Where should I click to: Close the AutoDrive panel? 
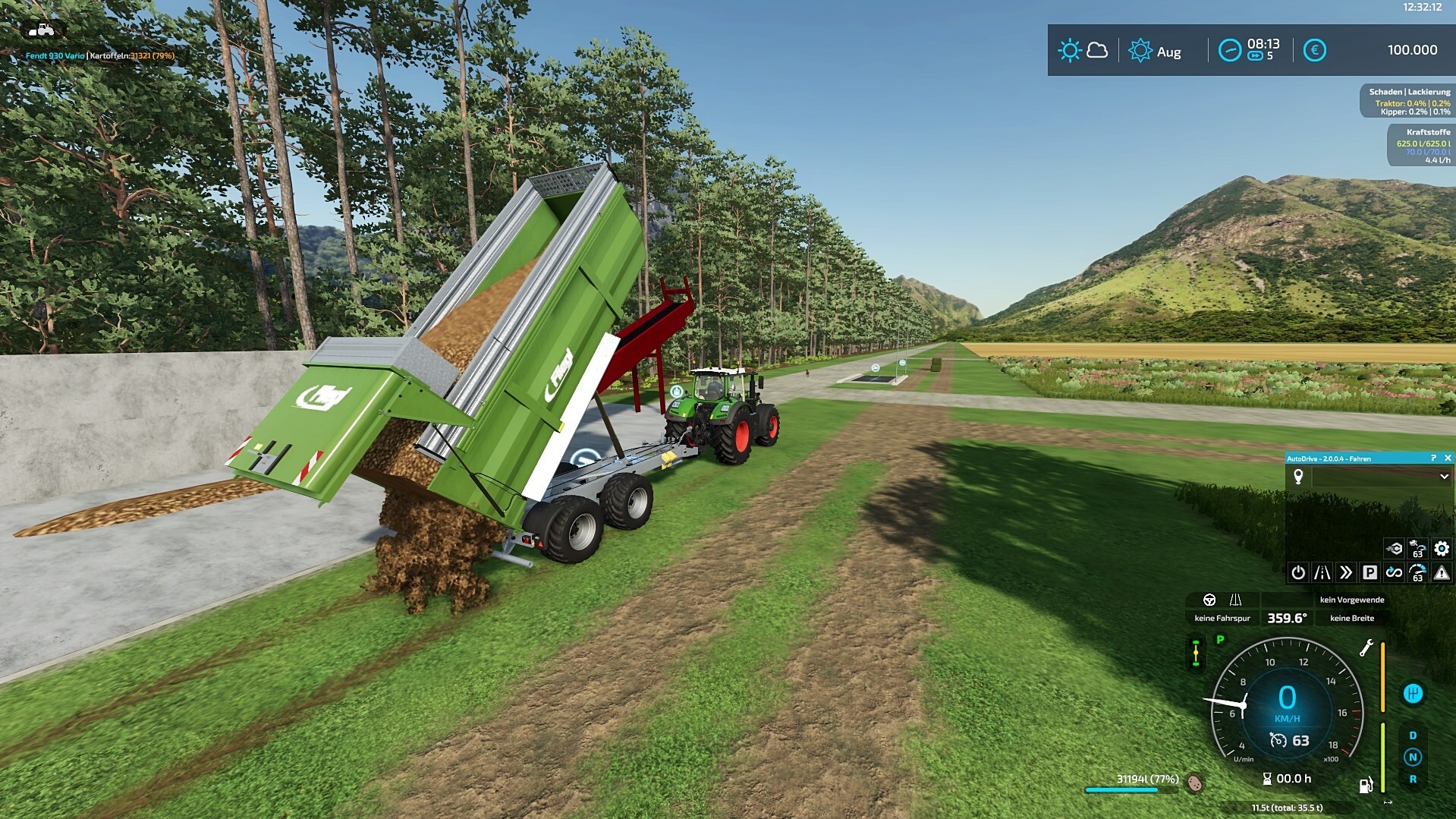coord(1448,458)
